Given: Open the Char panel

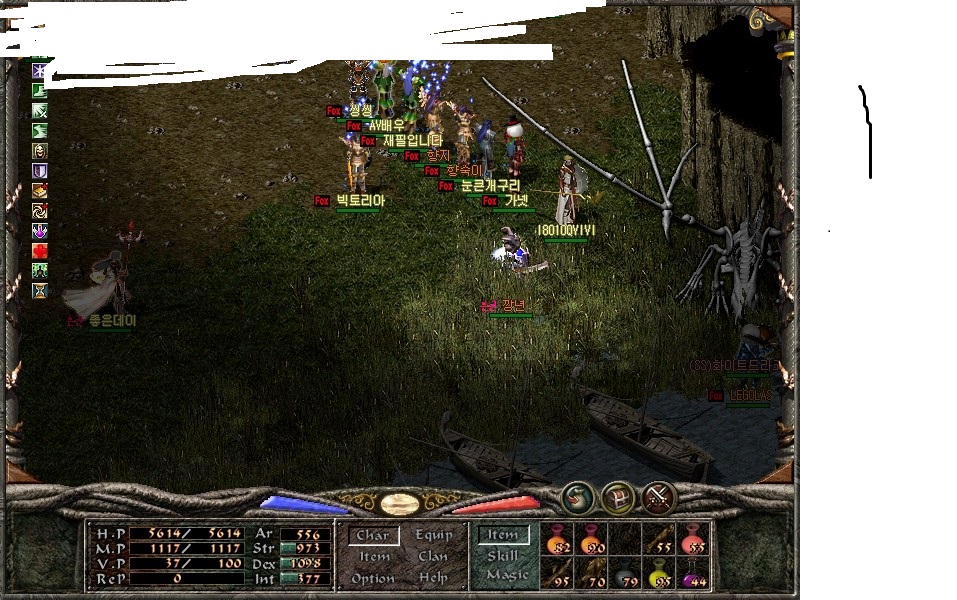Looking at the screenshot, I should click(372, 536).
